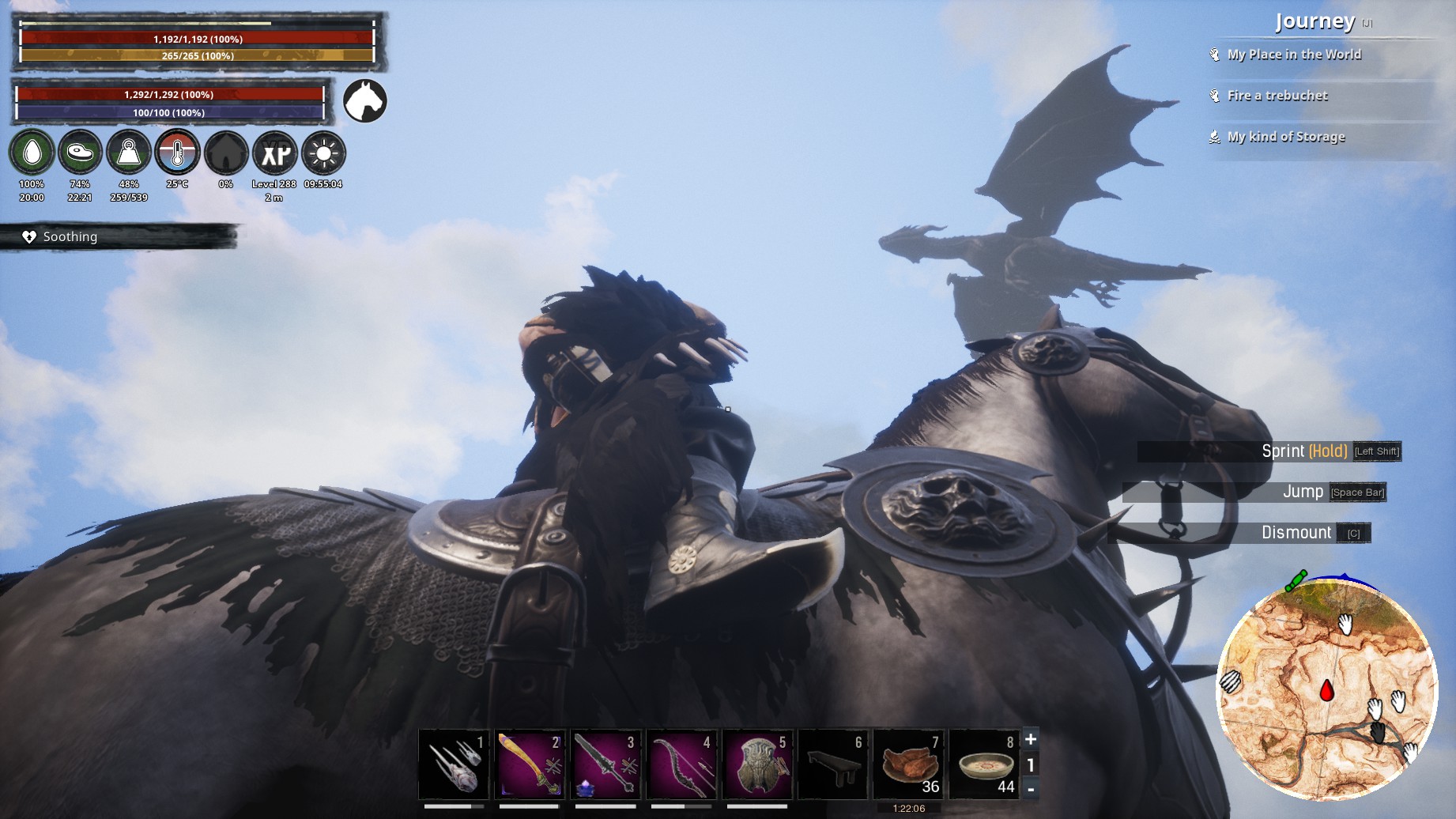Click the XP level icon
Screen dimensions: 1456x819
point(274,153)
